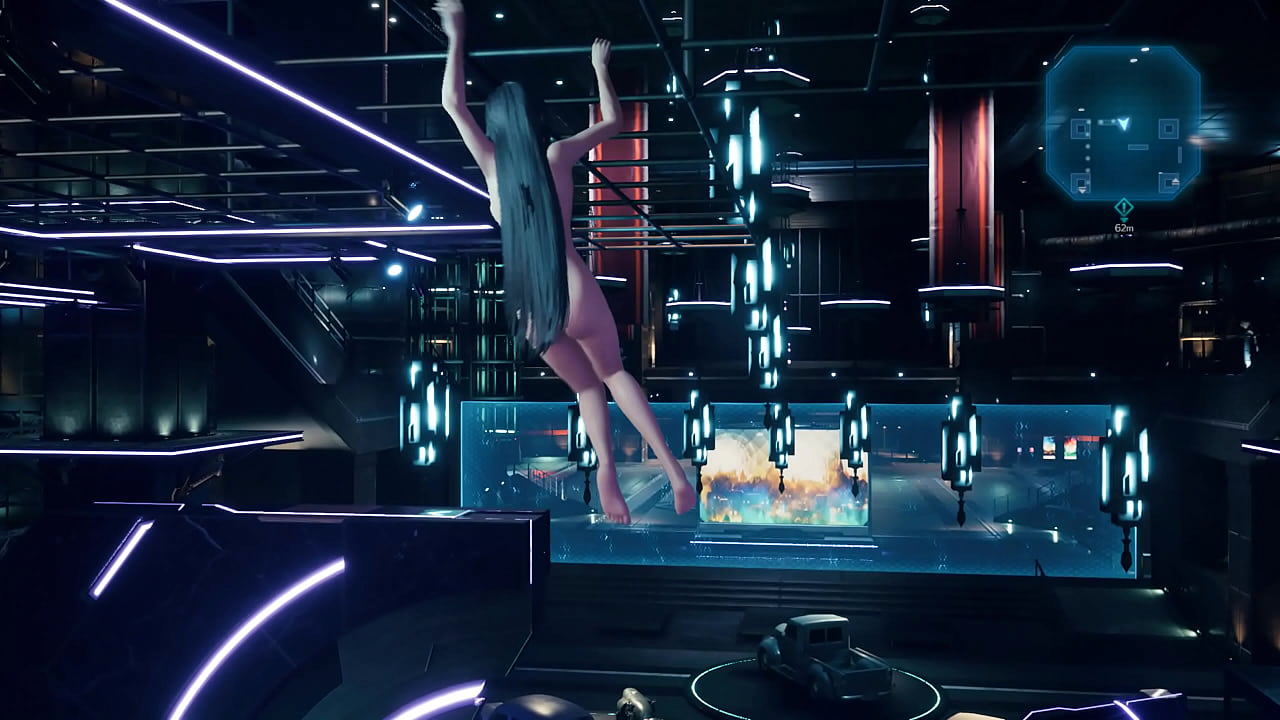Image resolution: width=1280 pixels, height=720 pixels.
Task: Select the player arrow on the minimap
Action: click(1122, 124)
